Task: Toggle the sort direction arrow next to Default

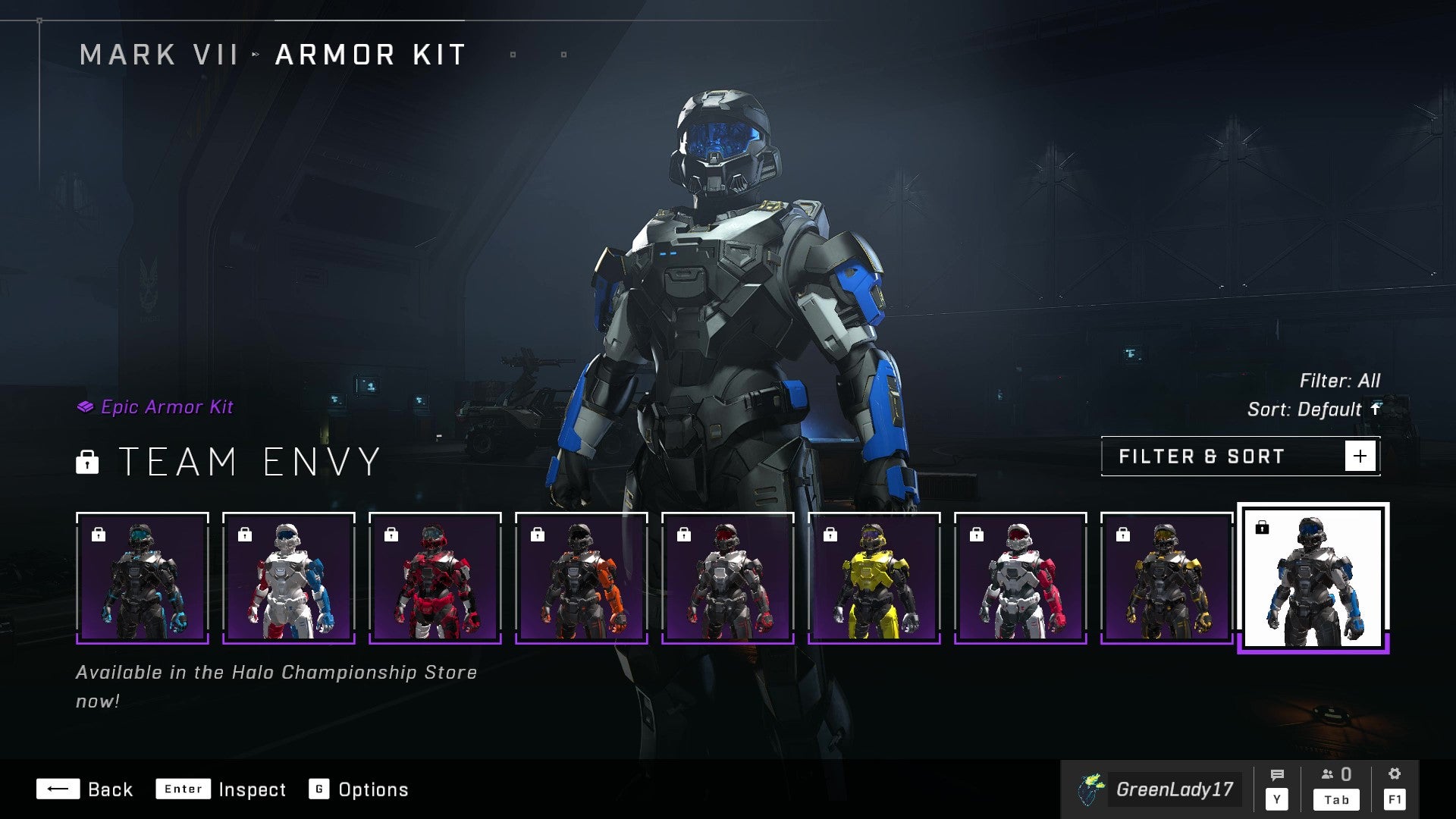Action: pyautogui.click(x=1375, y=409)
